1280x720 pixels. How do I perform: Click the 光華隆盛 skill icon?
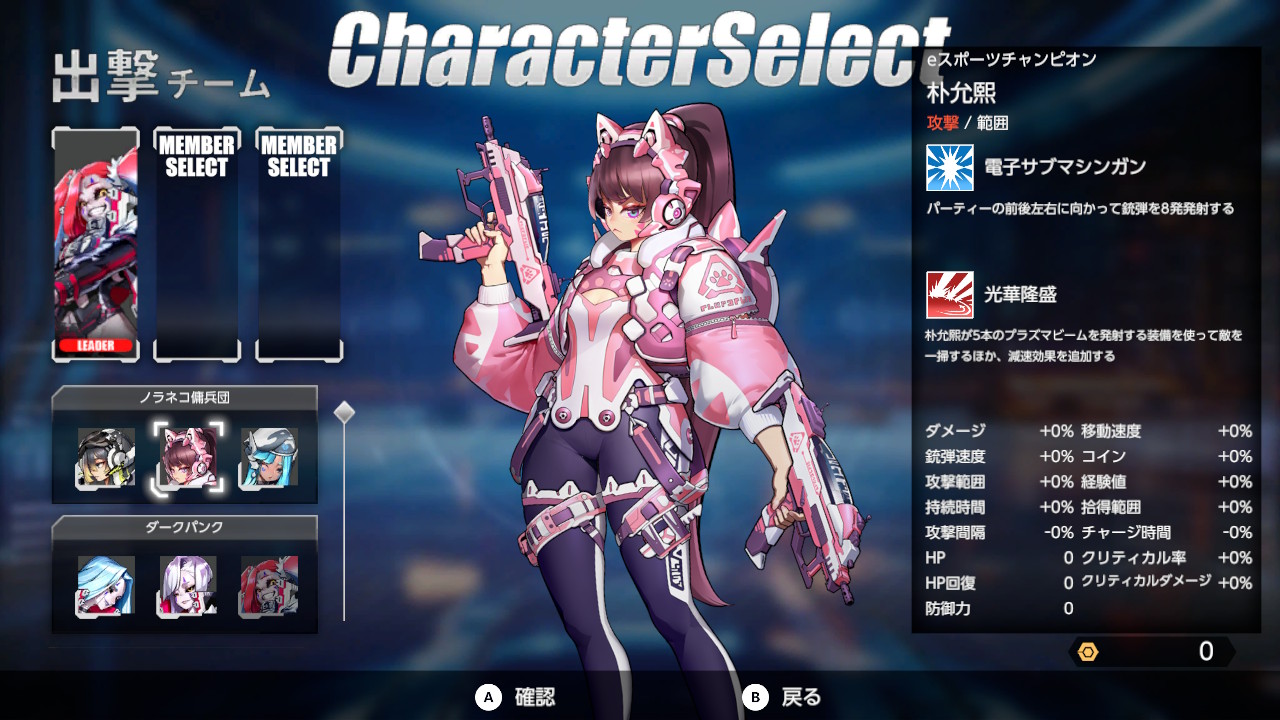click(x=949, y=294)
